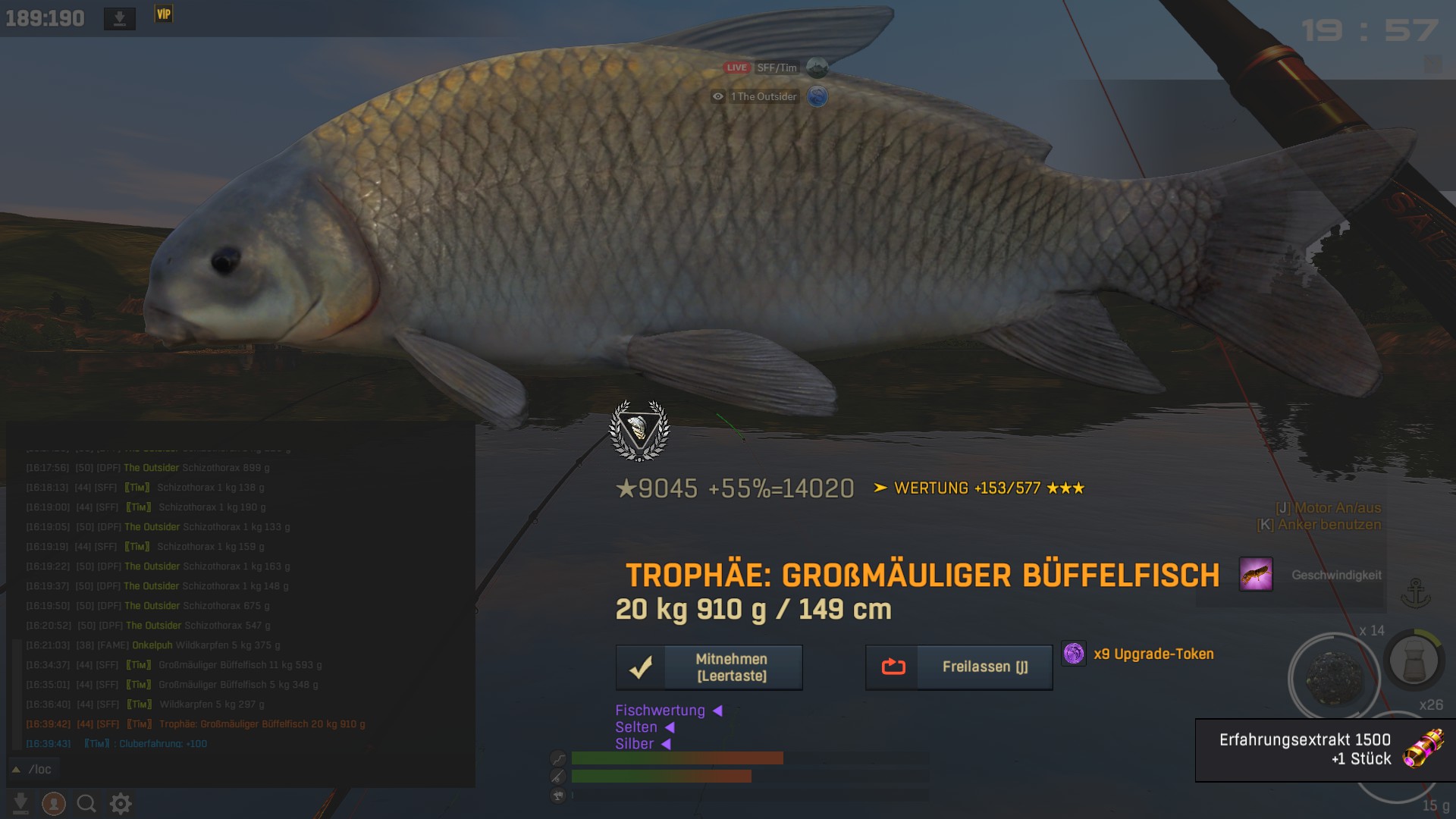This screenshot has height=819, width=1456.
Task: Click the purple Upgrade-Token icon
Action: point(1074,654)
